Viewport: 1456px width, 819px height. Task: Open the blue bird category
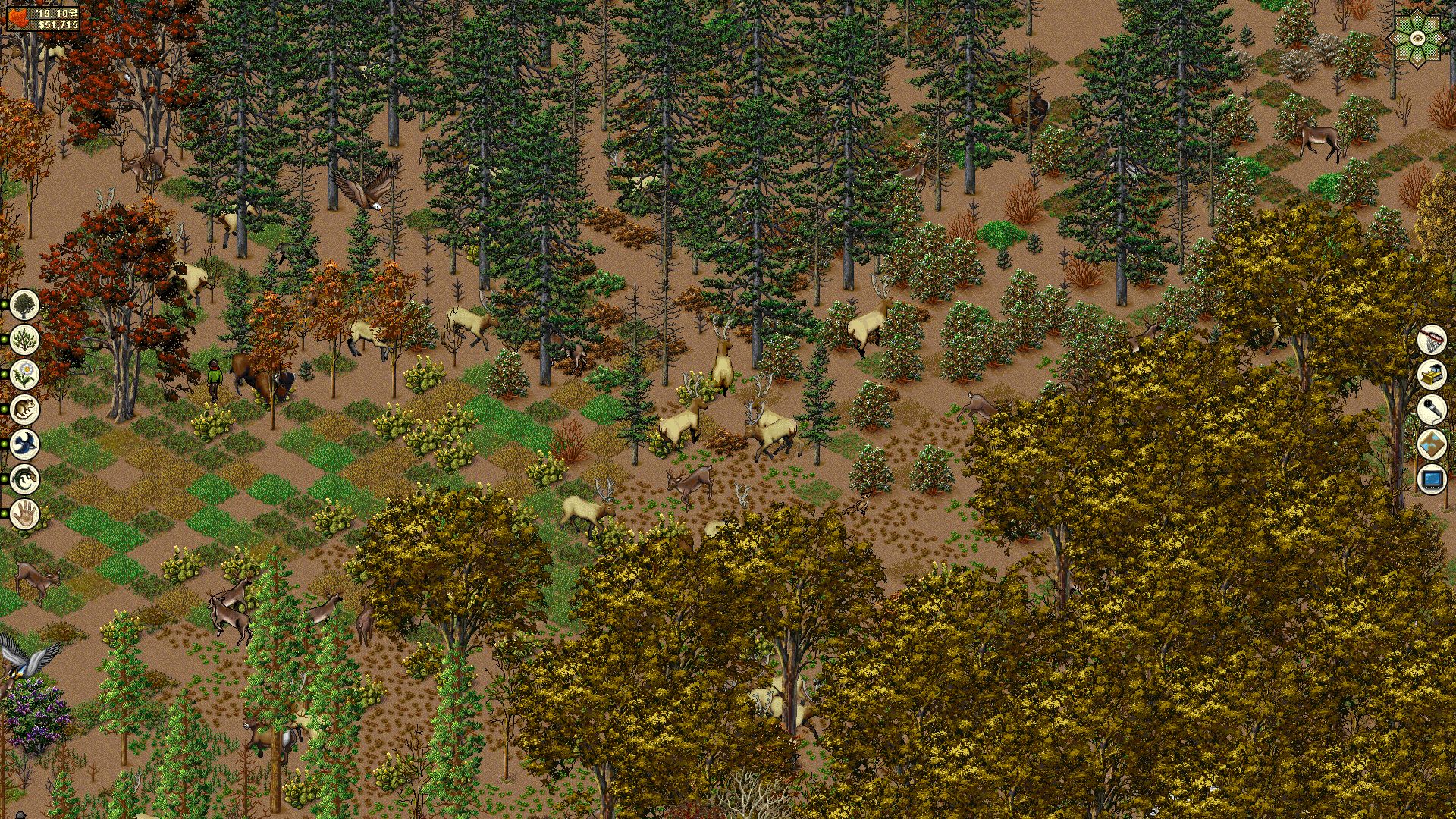pyautogui.click(x=25, y=444)
